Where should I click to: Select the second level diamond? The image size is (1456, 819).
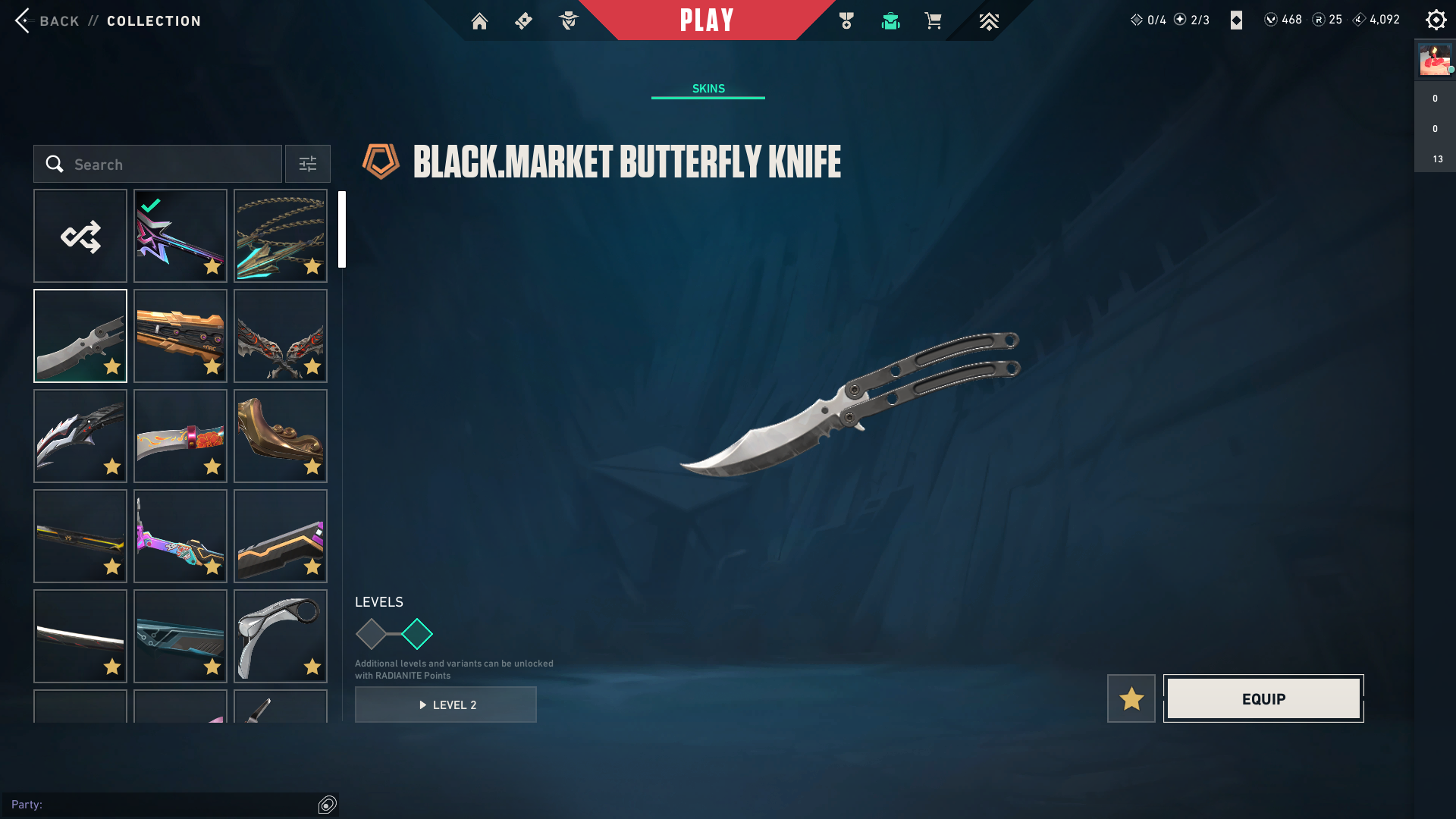[417, 634]
